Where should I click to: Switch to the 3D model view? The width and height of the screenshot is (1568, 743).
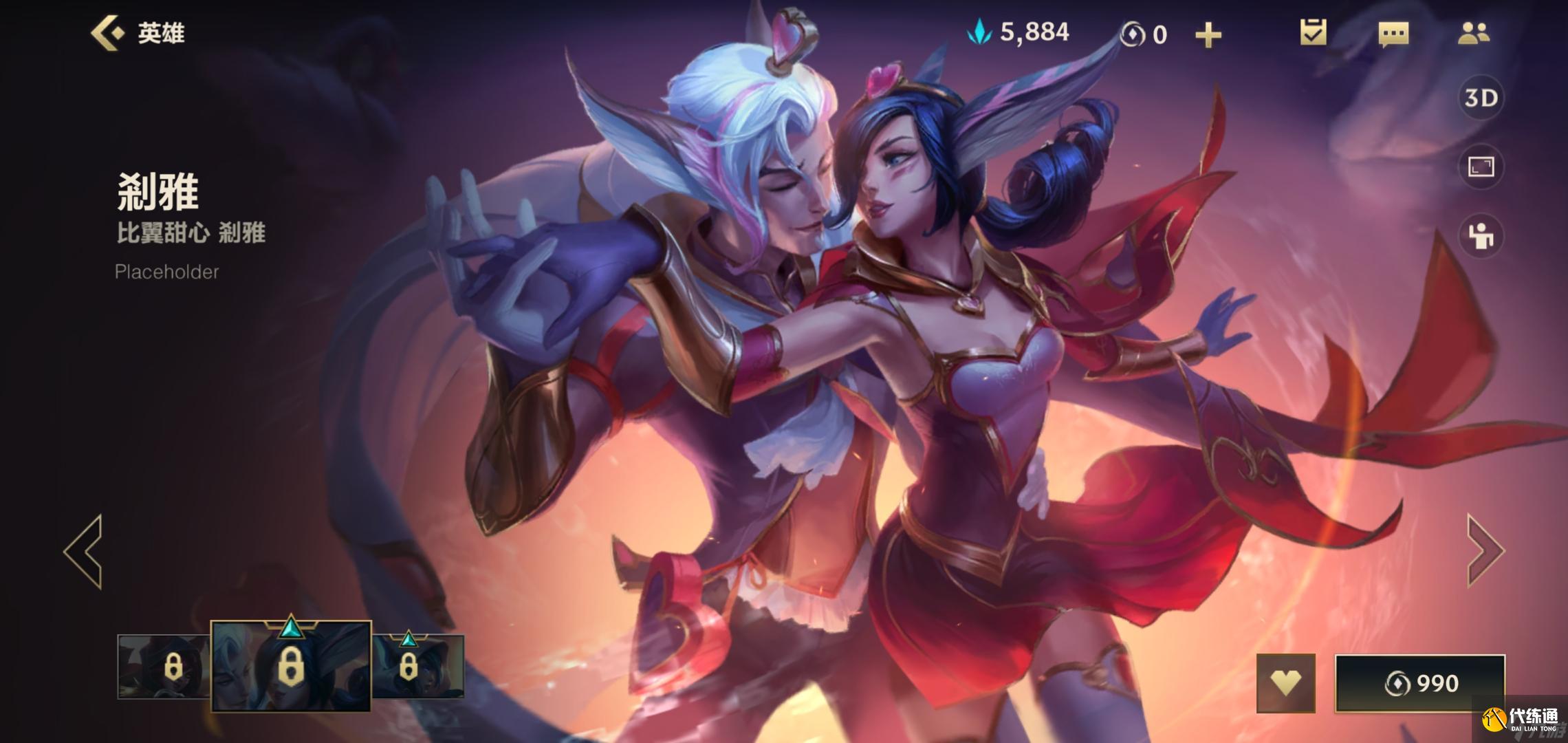coord(1481,98)
